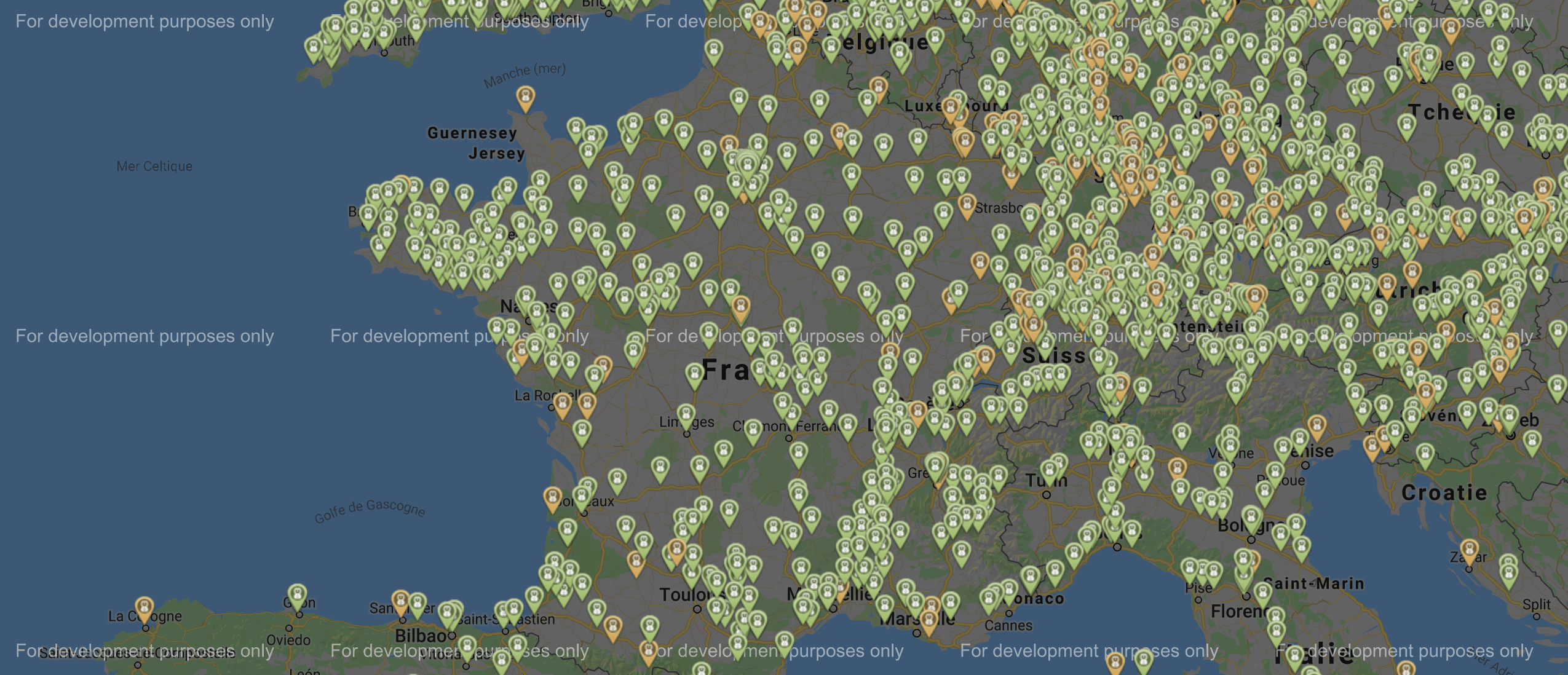1568x675 pixels.
Task: Choose the orange marker on coast by Bordeaux
Action: (x=552, y=497)
